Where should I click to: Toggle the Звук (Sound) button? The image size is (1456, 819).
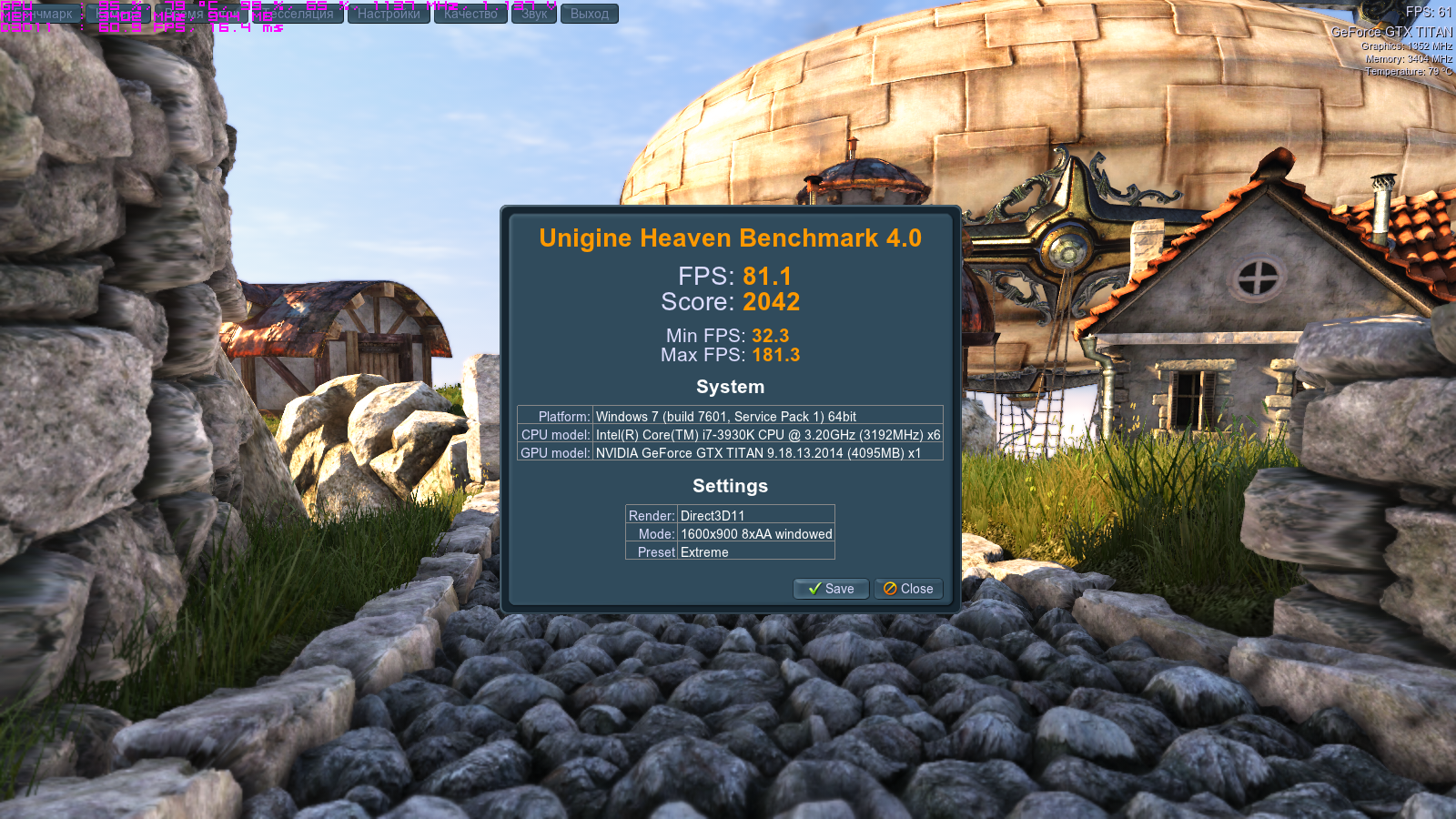(534, 14)
